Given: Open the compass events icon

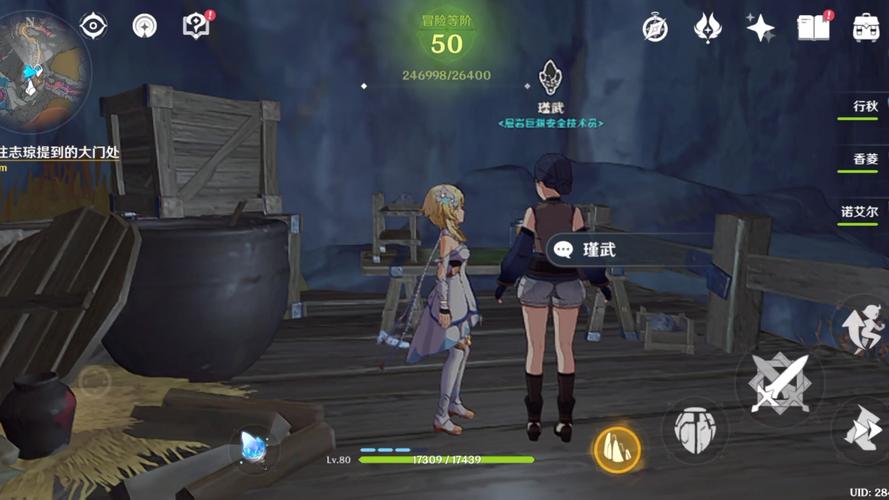Looking at the screenshot, I should pos(655,28).
